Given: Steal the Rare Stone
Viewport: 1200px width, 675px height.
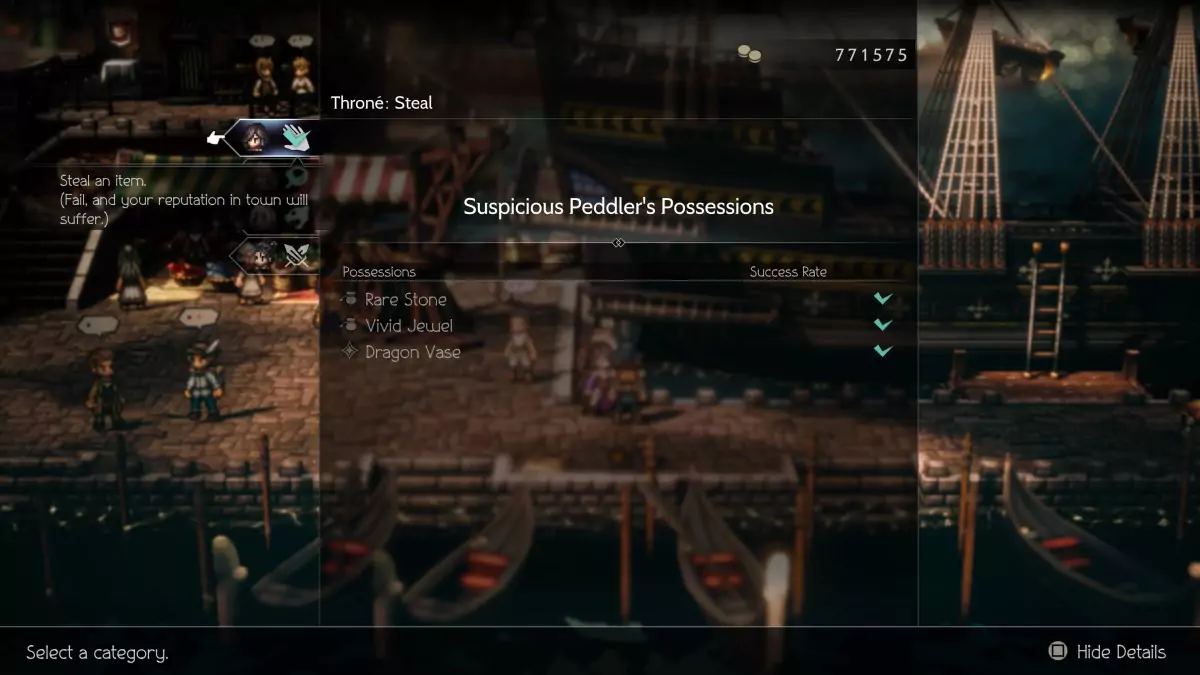Looking at the screenshot, I should tap(405, 299).
